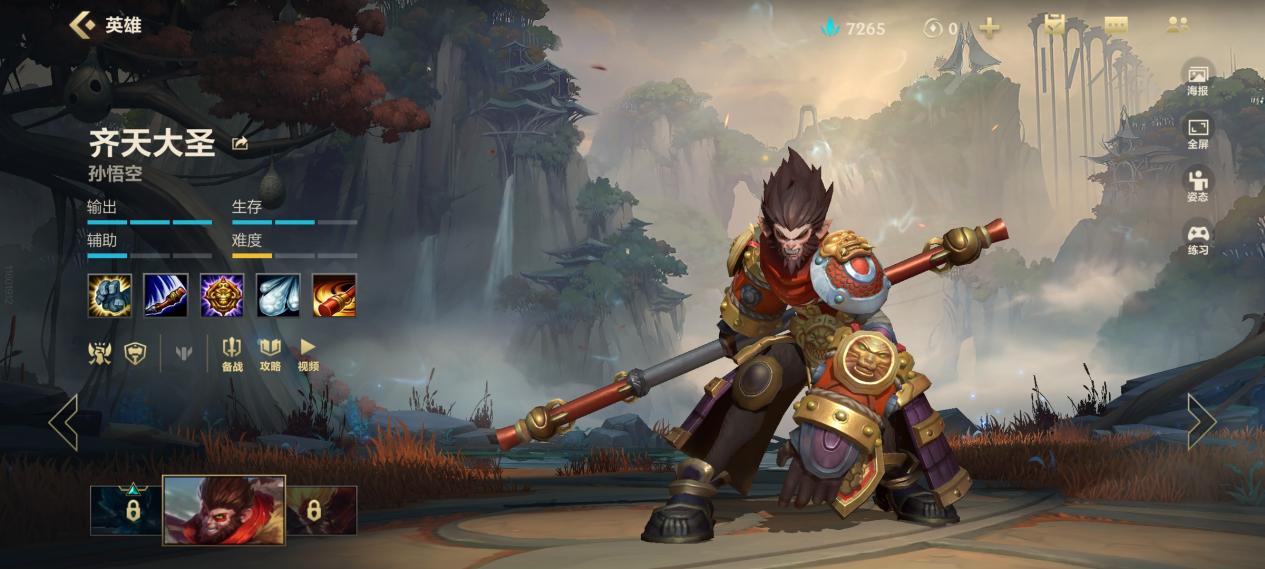
Task: Select the locked skin thumbnail with teal gem
Action: pyautogui.click(x=126, y=509)
